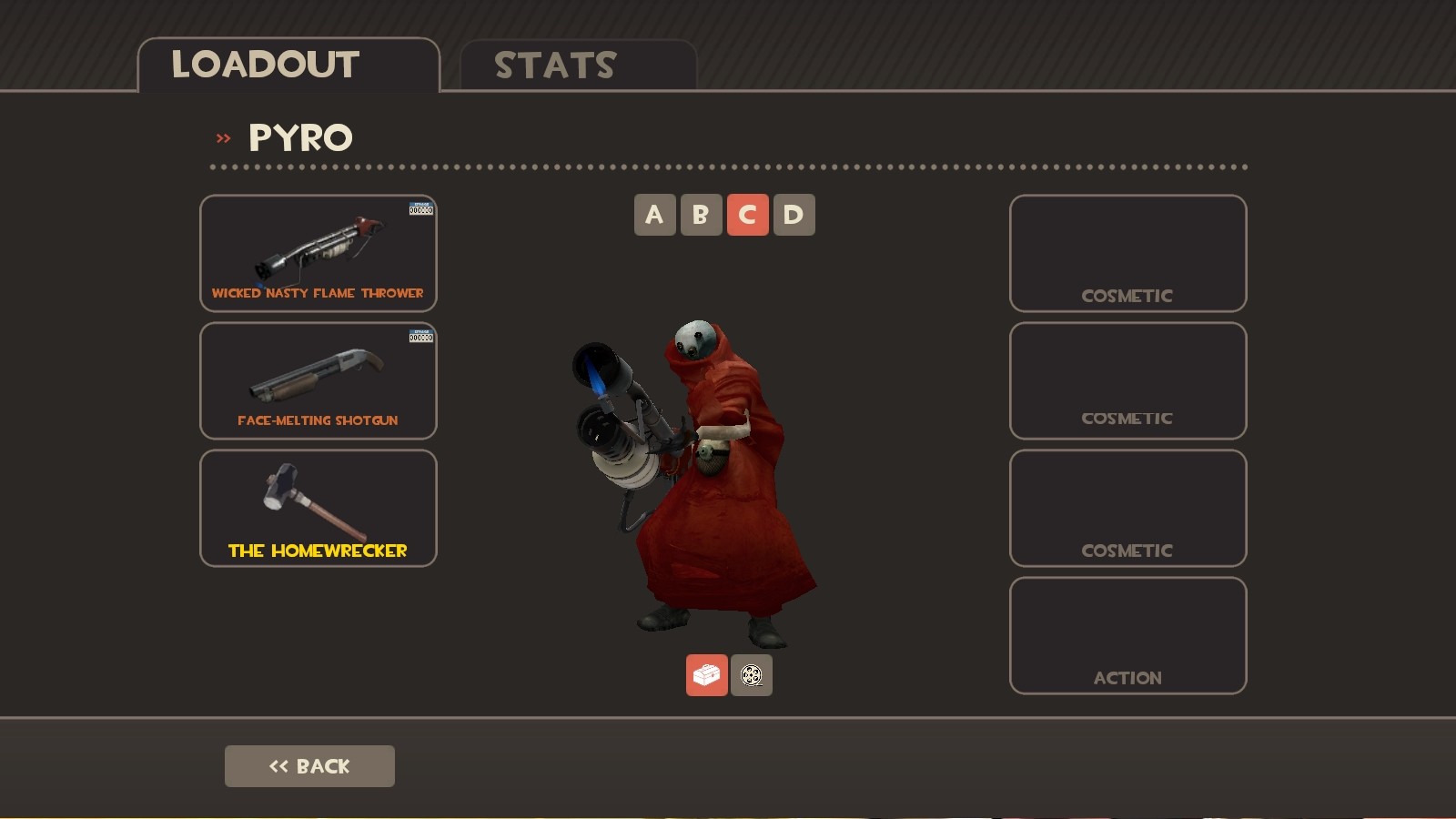
Task: Click The Homewrecker melee slot
Action: click(x=318, y=508)
